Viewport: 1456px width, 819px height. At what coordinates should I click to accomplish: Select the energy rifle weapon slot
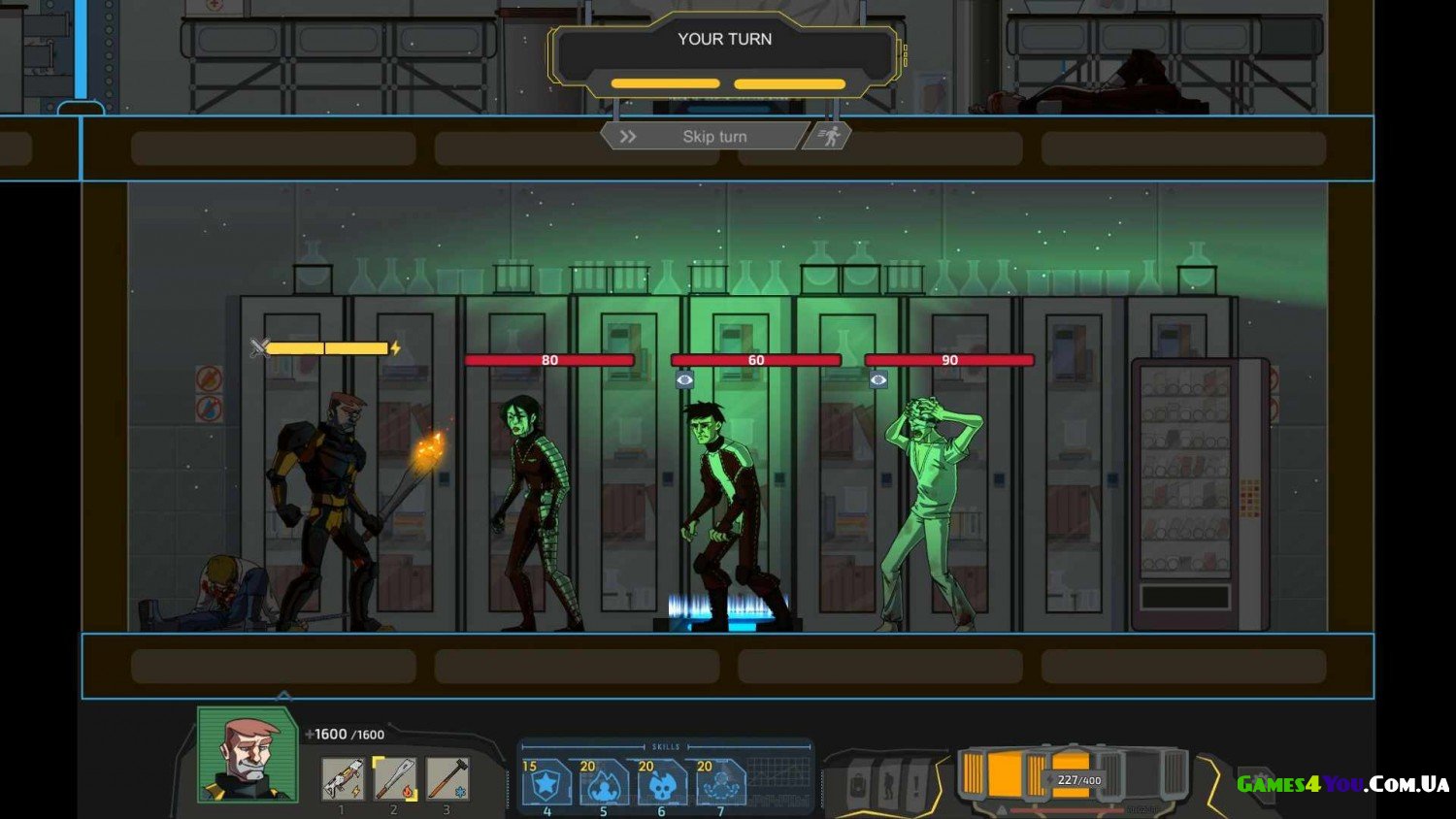tap(342, 779)
